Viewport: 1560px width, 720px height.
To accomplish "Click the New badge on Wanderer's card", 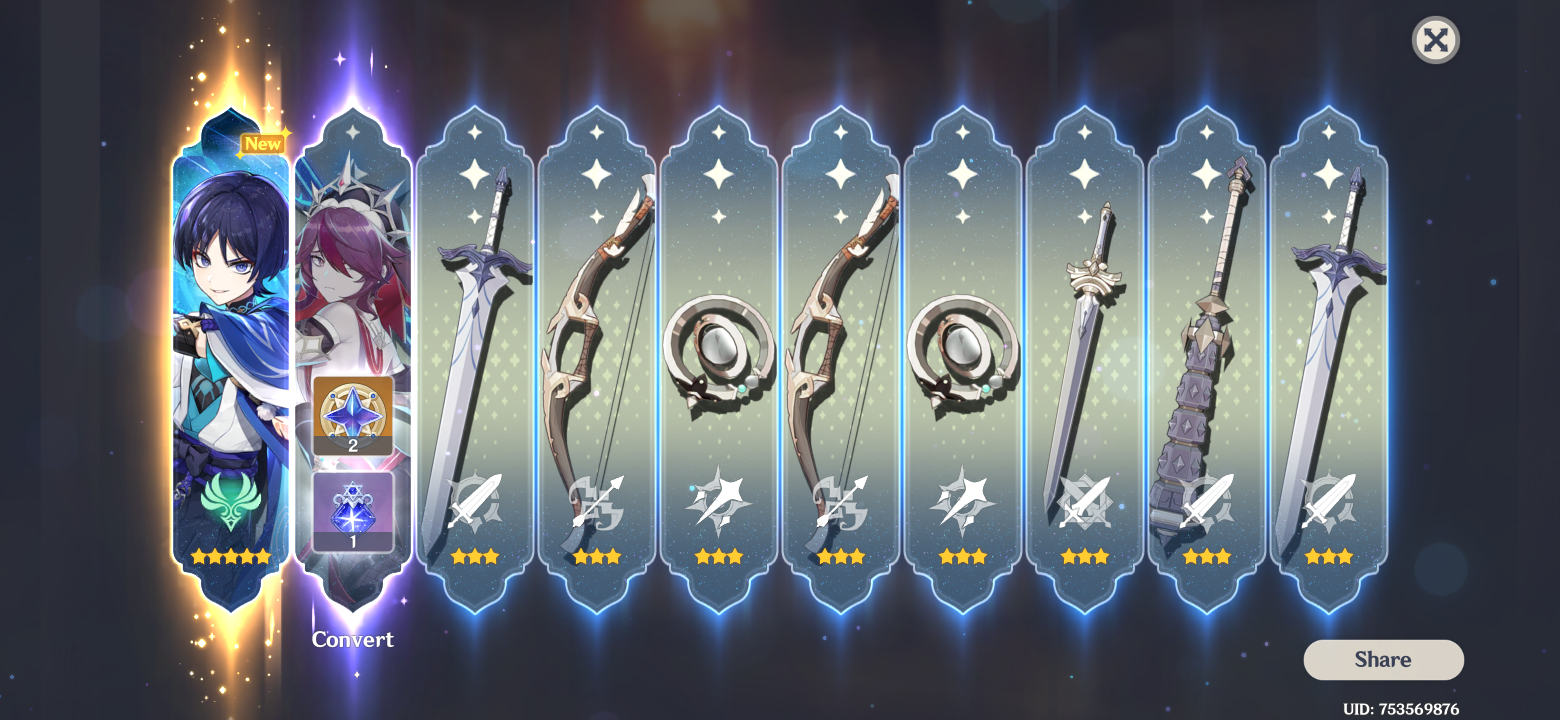I will coord(262,144).
